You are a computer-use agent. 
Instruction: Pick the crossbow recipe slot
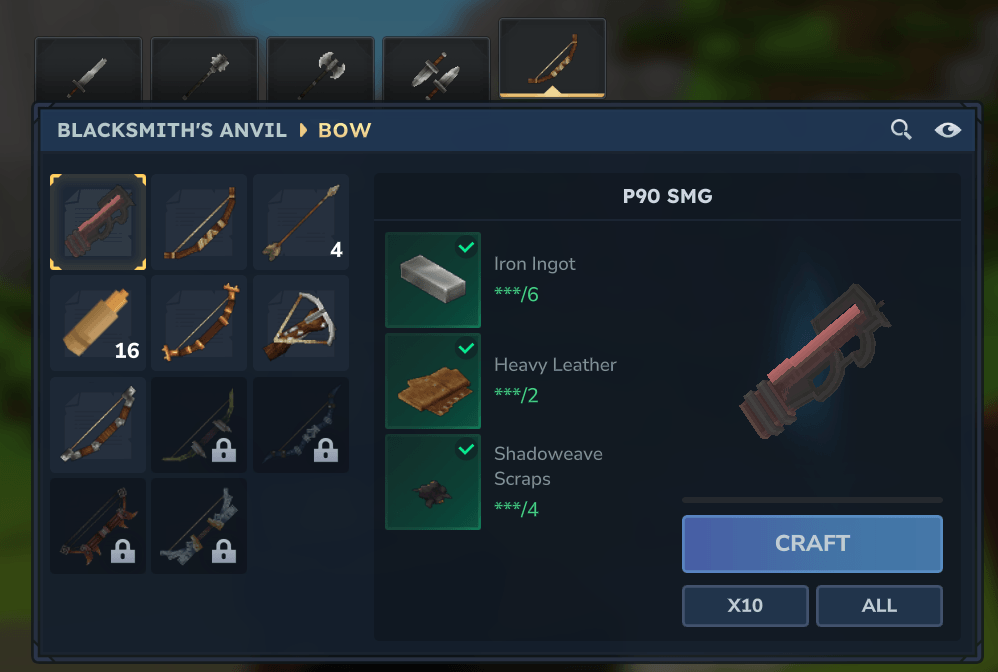pyautogui.click(x=301, y=323)
